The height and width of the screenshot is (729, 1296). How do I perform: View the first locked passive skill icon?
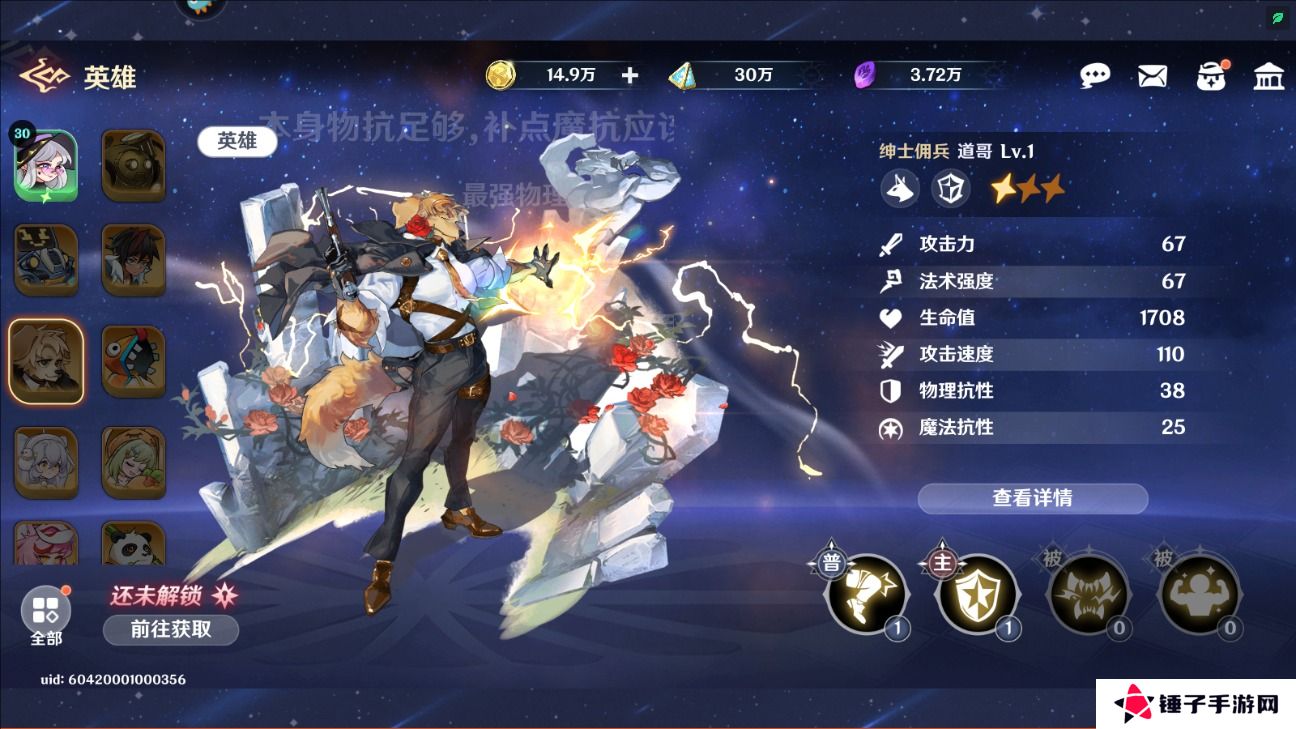point(1089,595)
